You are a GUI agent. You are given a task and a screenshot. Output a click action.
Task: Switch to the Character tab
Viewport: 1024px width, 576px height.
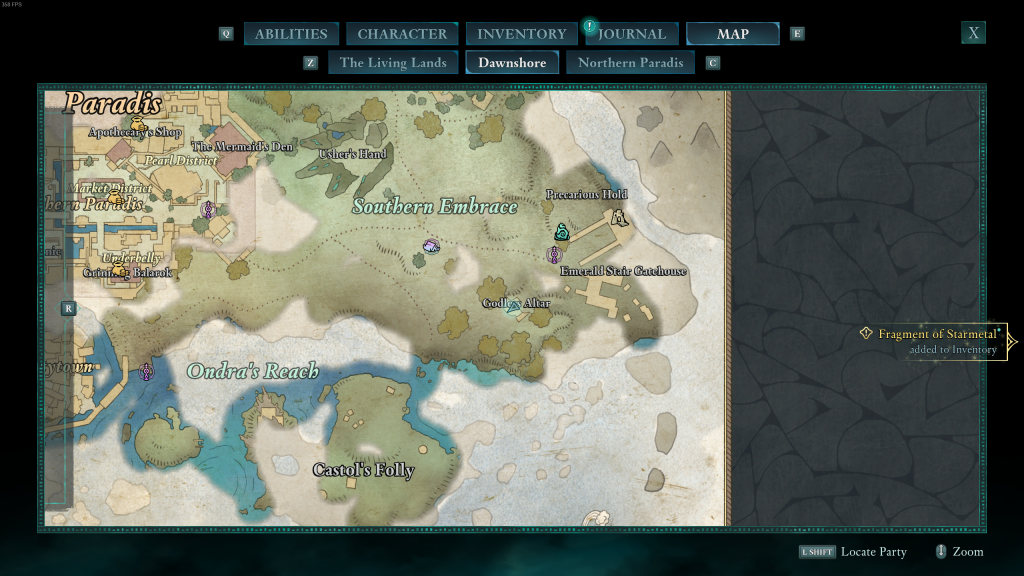click(x=402, y=34)
